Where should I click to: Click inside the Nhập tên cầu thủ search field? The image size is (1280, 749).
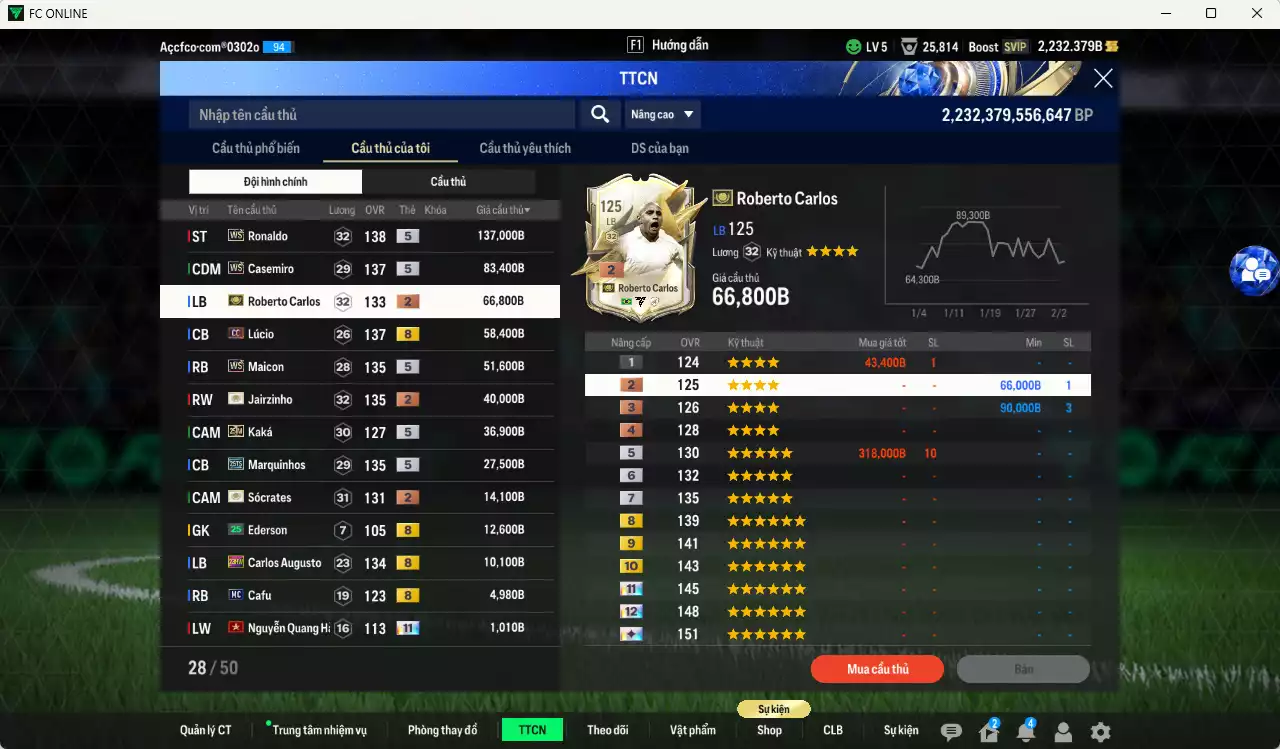[380, 114]
